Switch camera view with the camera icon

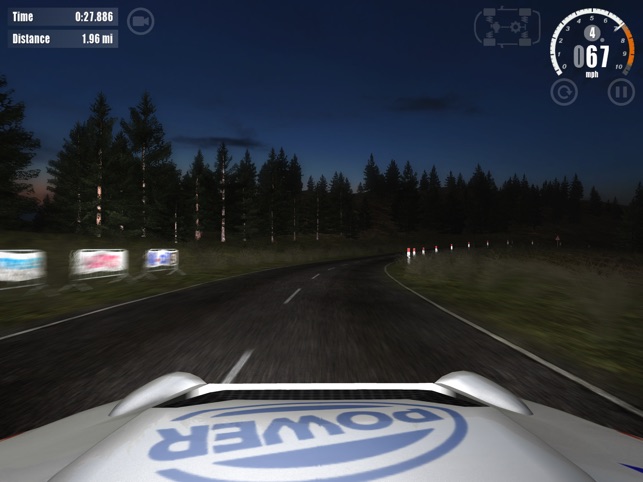141,20
